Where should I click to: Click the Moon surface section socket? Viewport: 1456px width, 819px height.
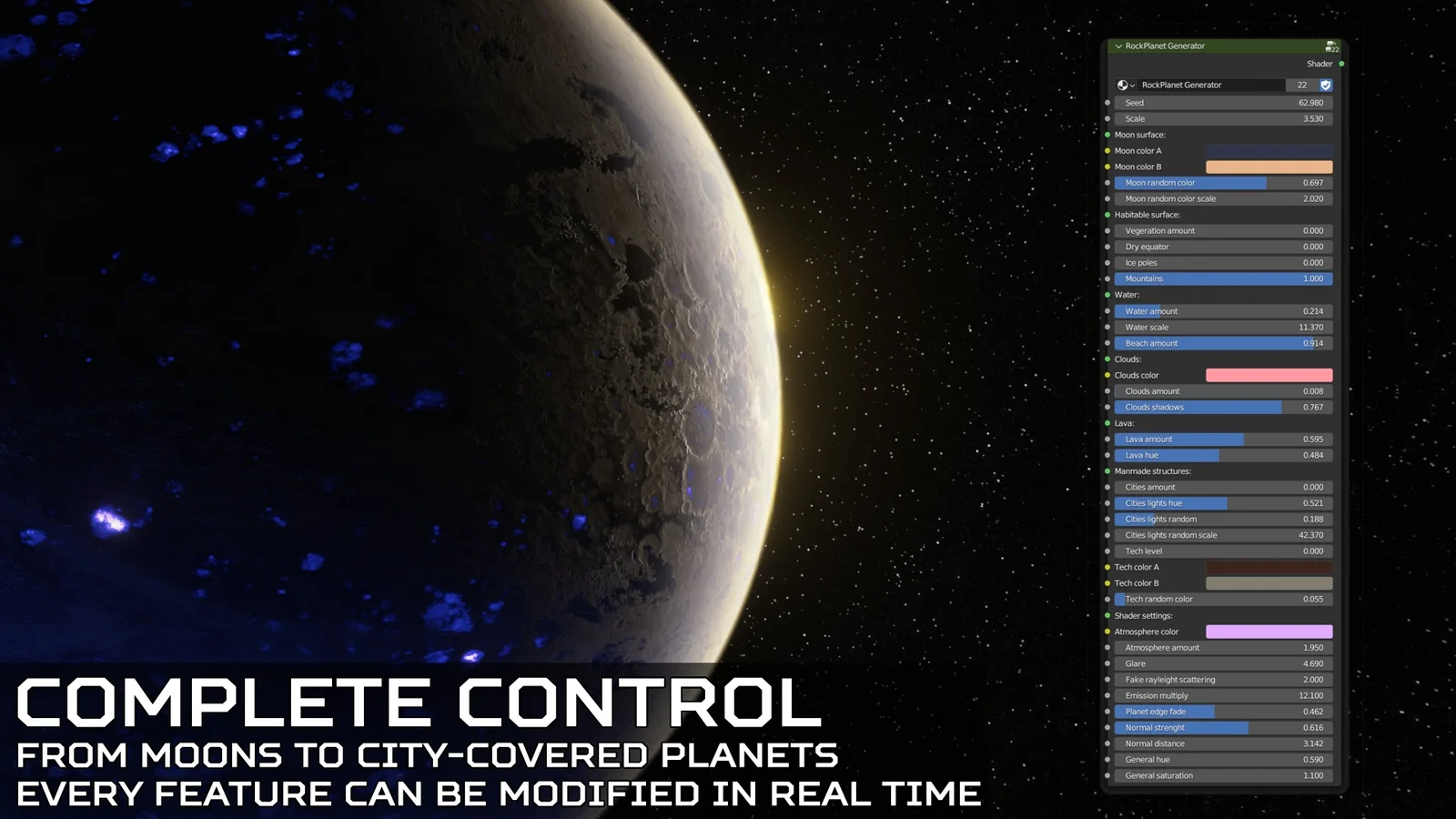click(1108, 135)
